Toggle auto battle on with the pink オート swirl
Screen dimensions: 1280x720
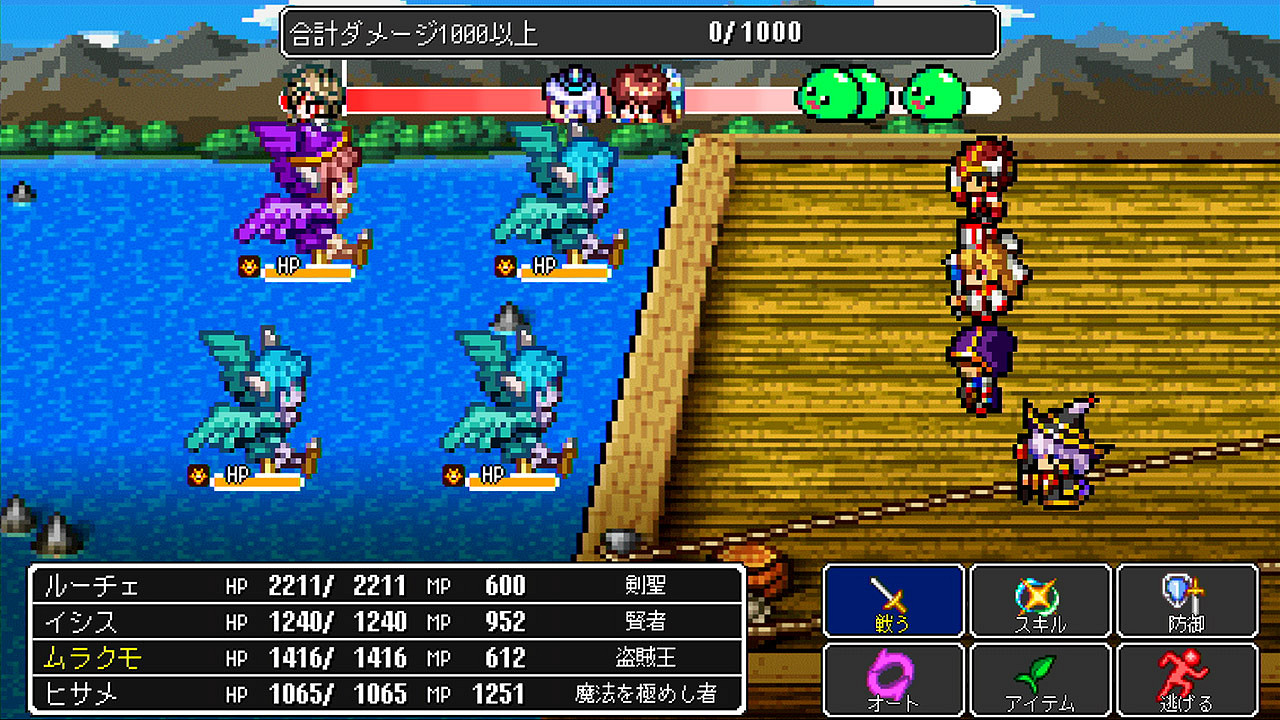[893, 678]
